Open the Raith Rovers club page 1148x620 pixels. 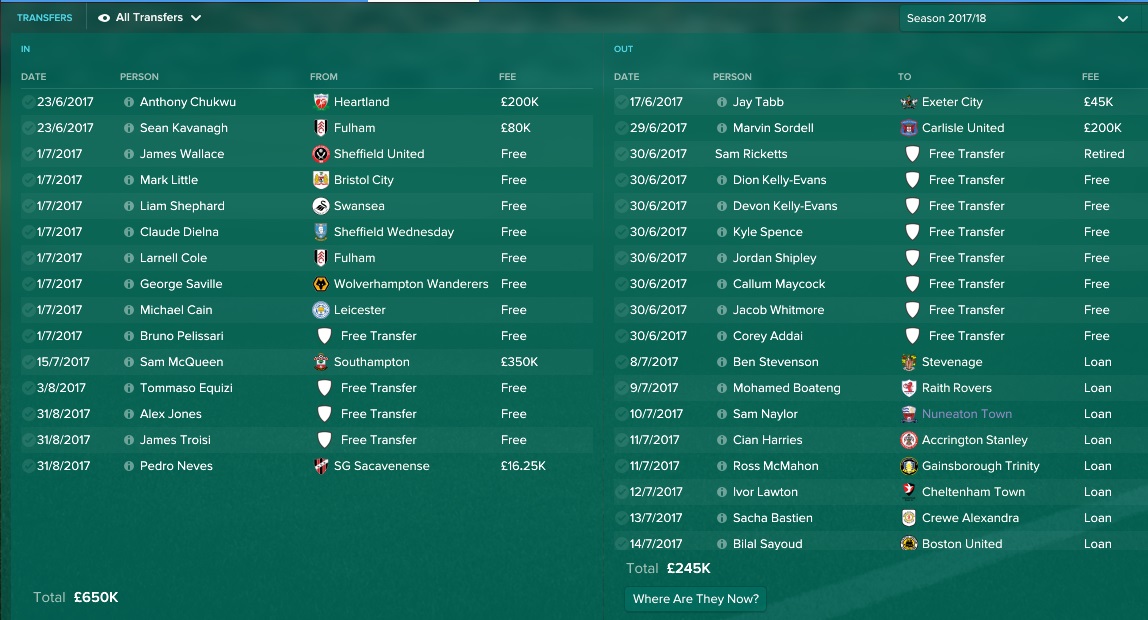(x=957, y=388)
